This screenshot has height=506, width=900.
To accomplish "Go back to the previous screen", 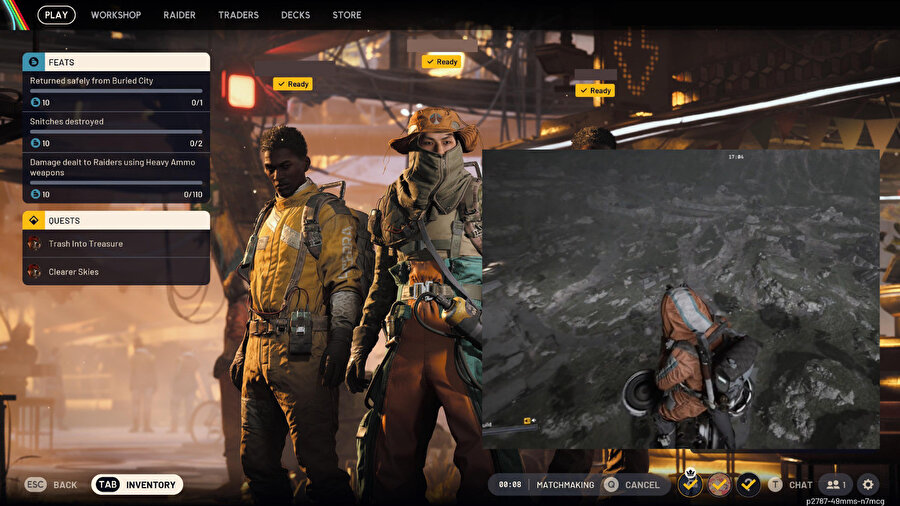I will [51, 485].
